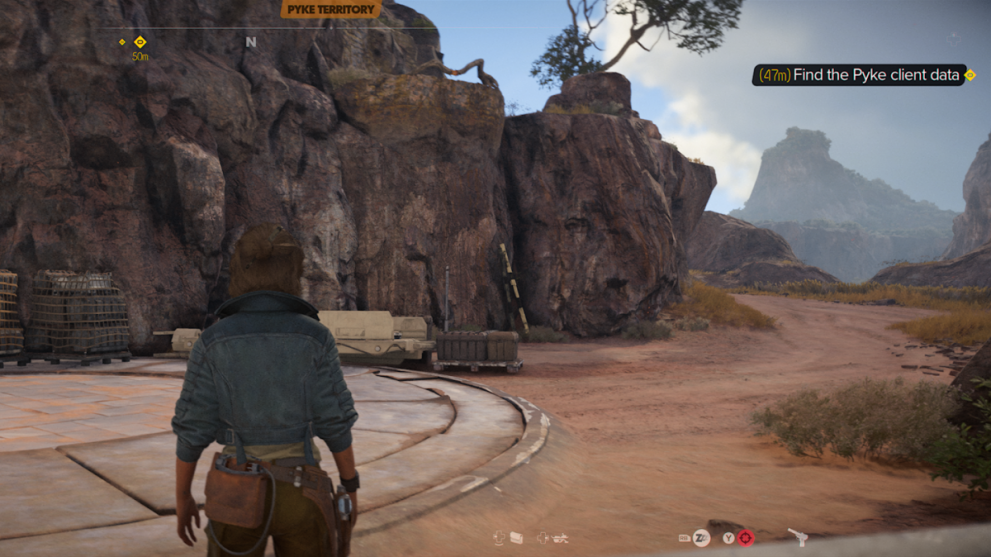Click the North indicator on the compass

(251, 43)
